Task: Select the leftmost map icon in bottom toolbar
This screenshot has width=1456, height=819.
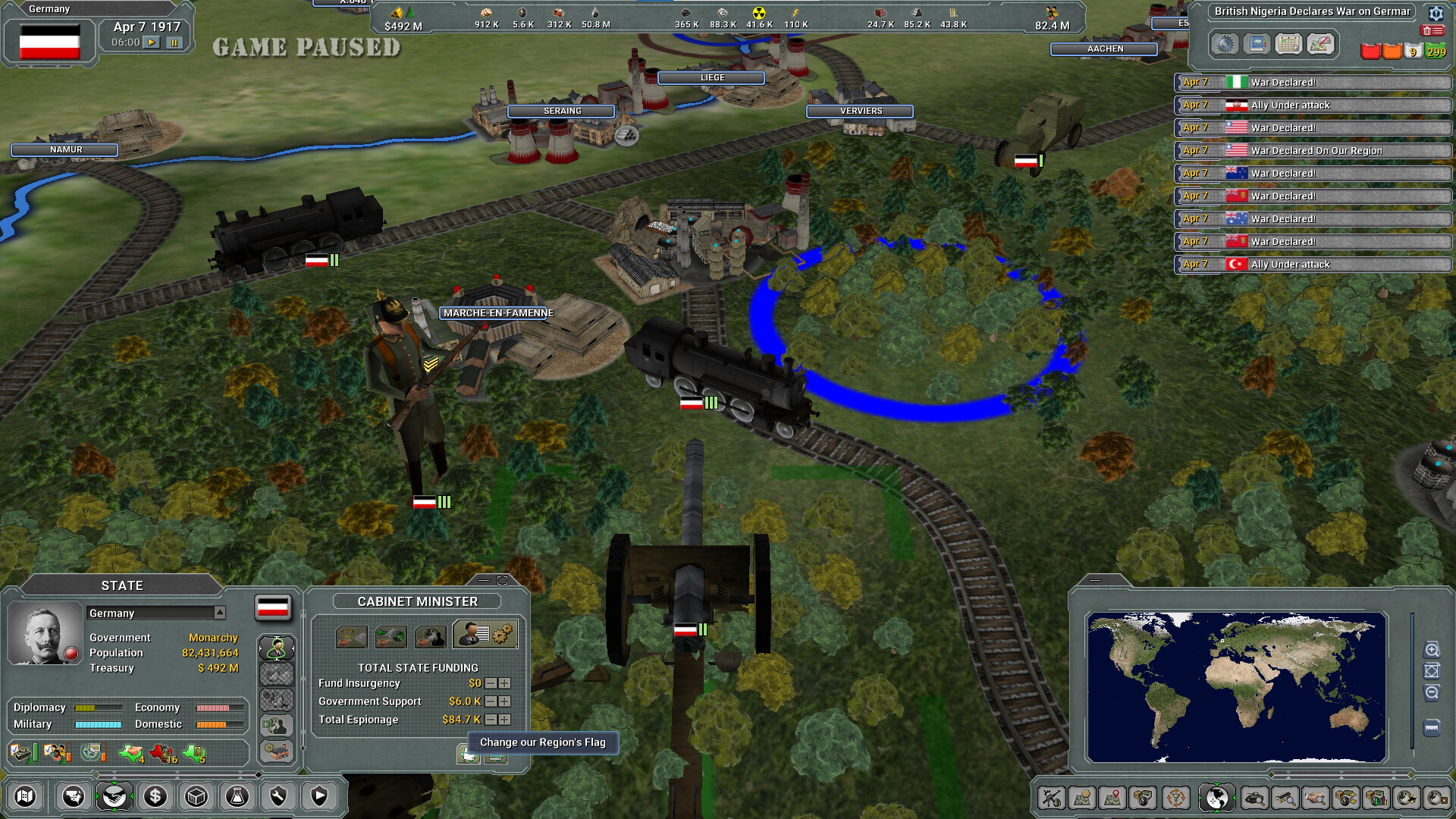Action: (25, 796)
